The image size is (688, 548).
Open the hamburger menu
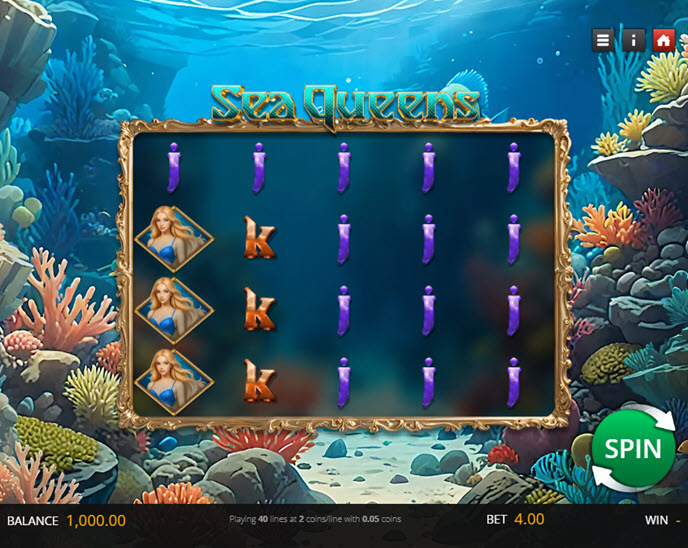pos(602,40)
